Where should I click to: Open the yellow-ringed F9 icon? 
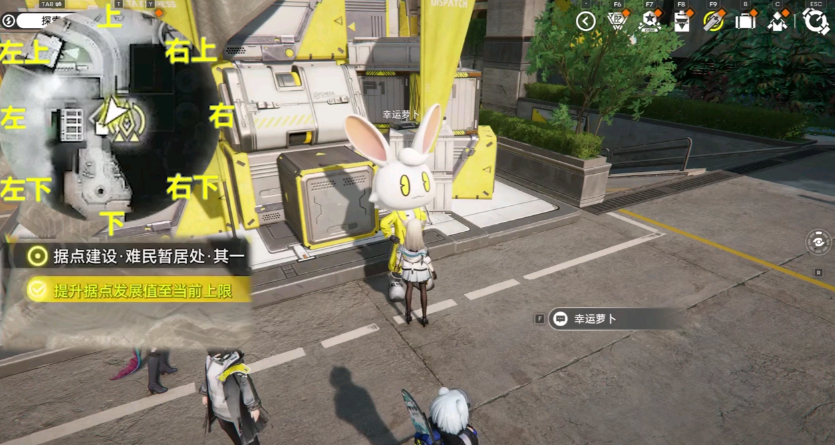pyautogui.click(x=713, y=21)
